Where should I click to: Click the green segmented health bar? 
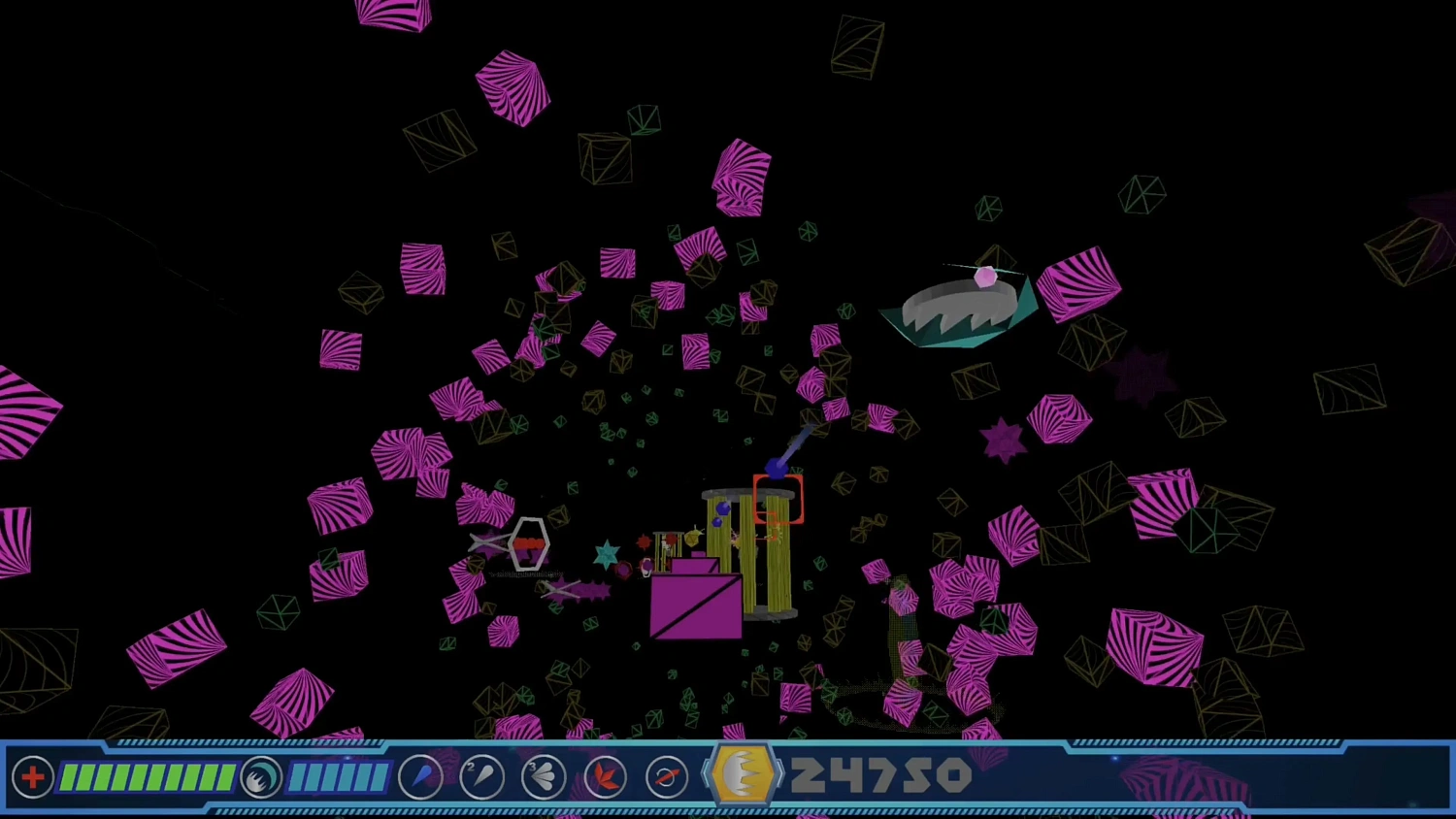coord(146,776)
